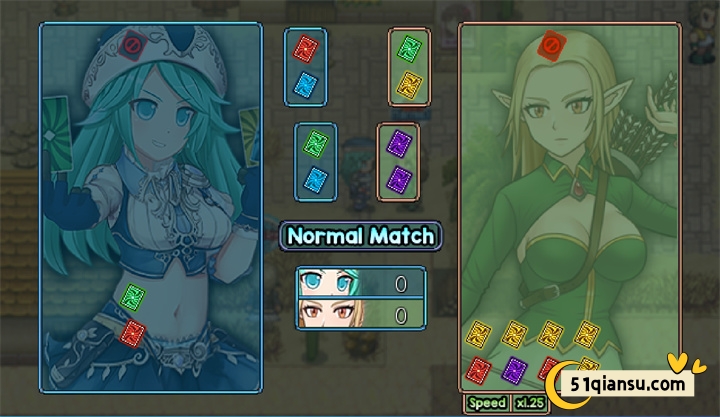The width and height of the screenshot is (720, 417).
Task: Select the red and blue card pair
Action: (307, 66)
